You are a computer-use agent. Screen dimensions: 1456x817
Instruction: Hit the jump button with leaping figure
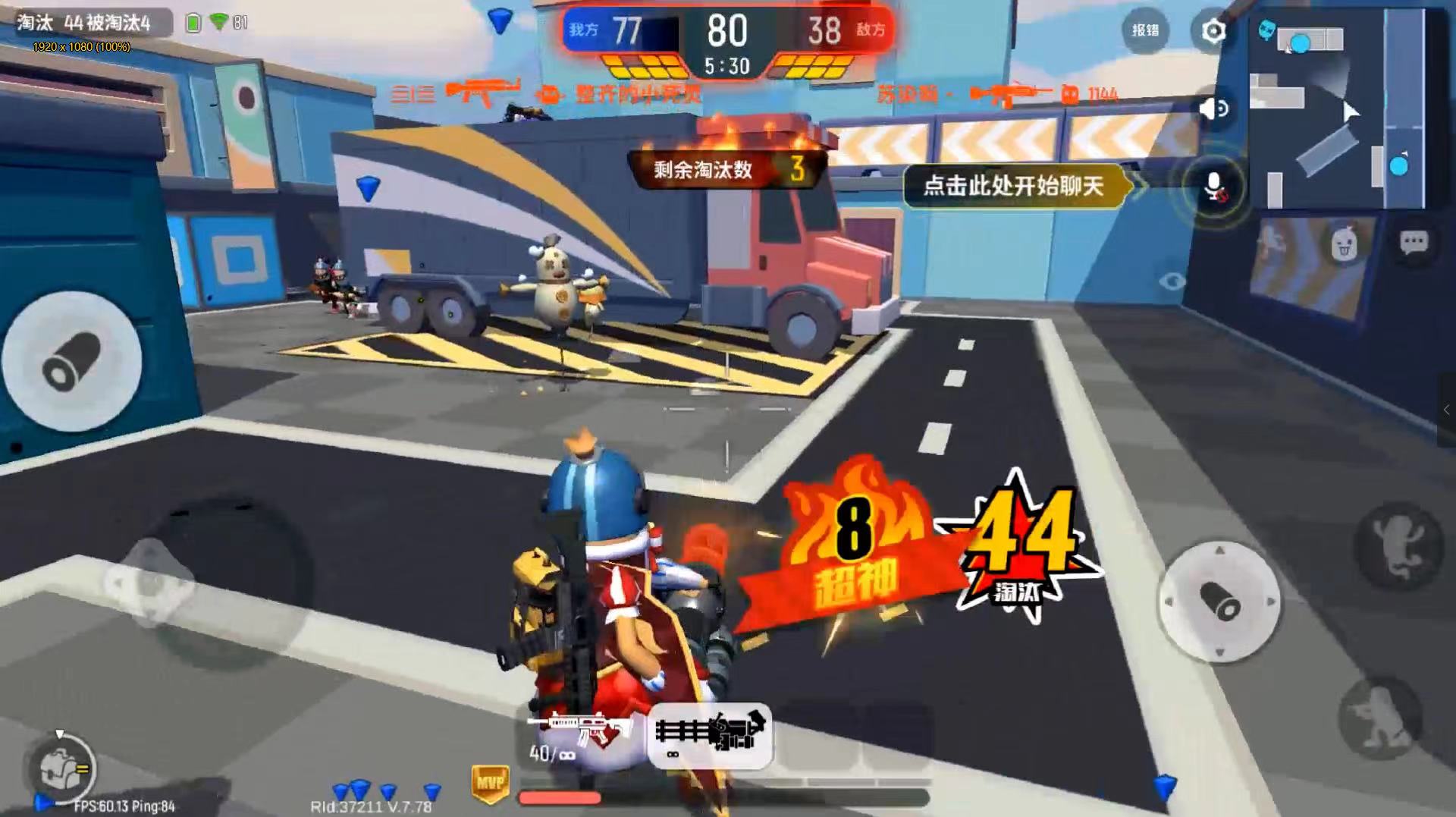[x=1398, y=545]
